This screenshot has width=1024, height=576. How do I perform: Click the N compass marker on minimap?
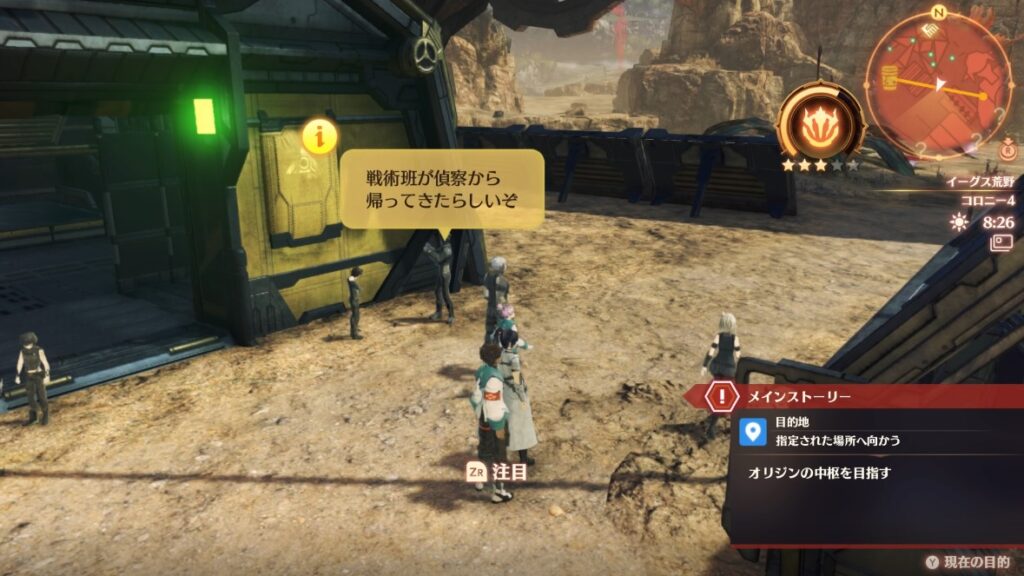pyautogui.click(x=938, y=13)
